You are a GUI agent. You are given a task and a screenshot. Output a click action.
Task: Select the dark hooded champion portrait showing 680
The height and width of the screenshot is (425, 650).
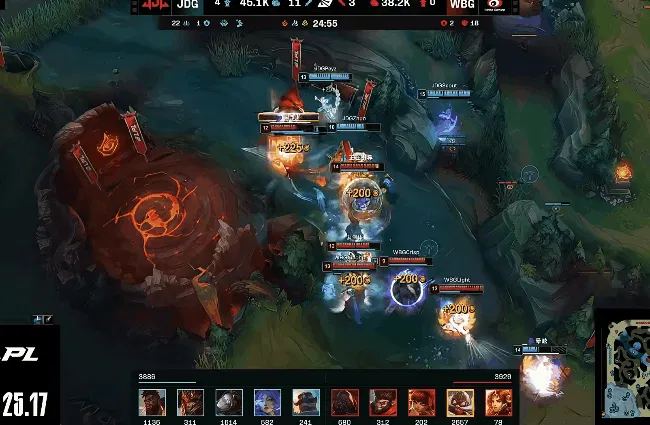pos(345,402)
